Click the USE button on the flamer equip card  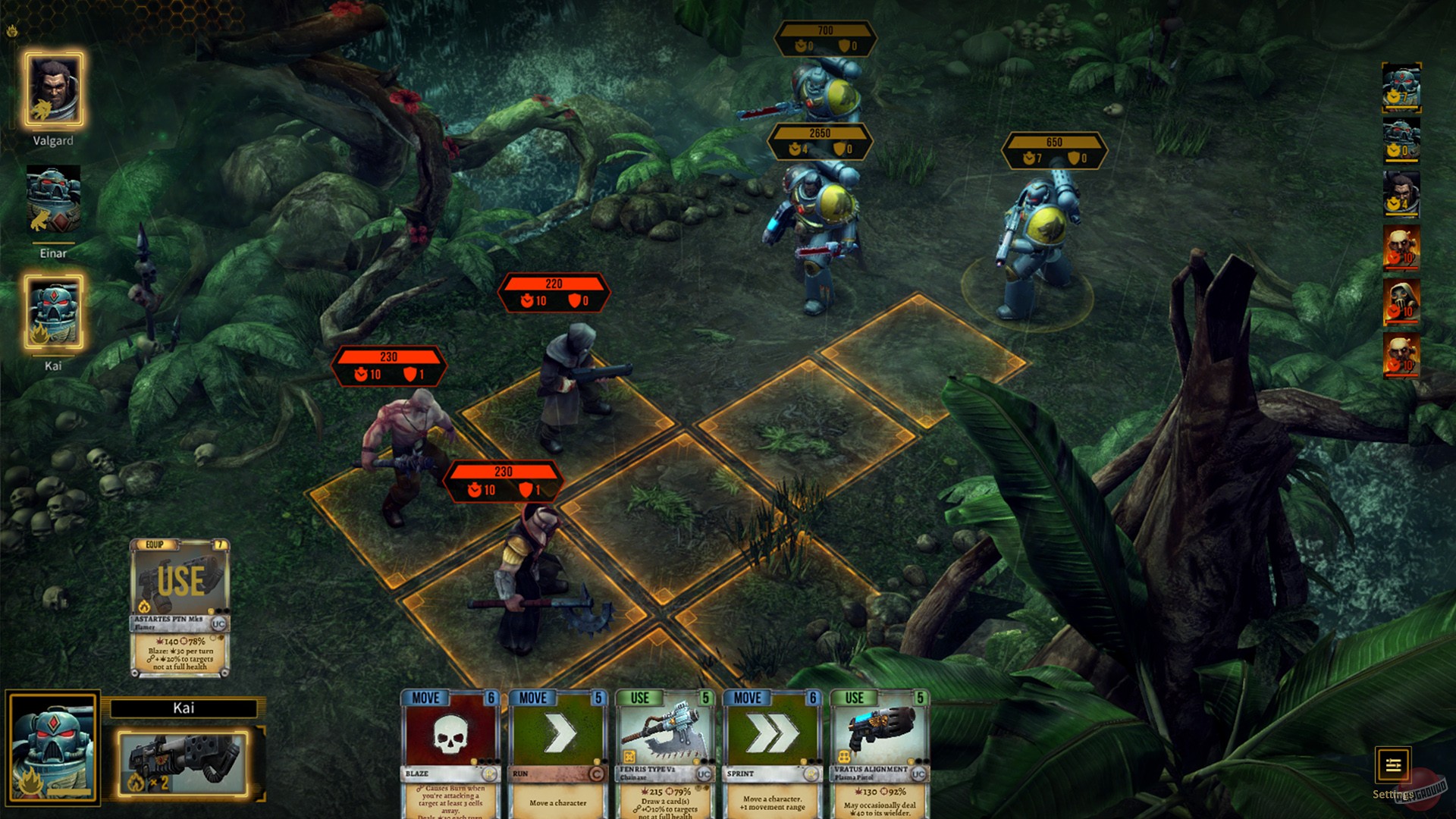180,578
